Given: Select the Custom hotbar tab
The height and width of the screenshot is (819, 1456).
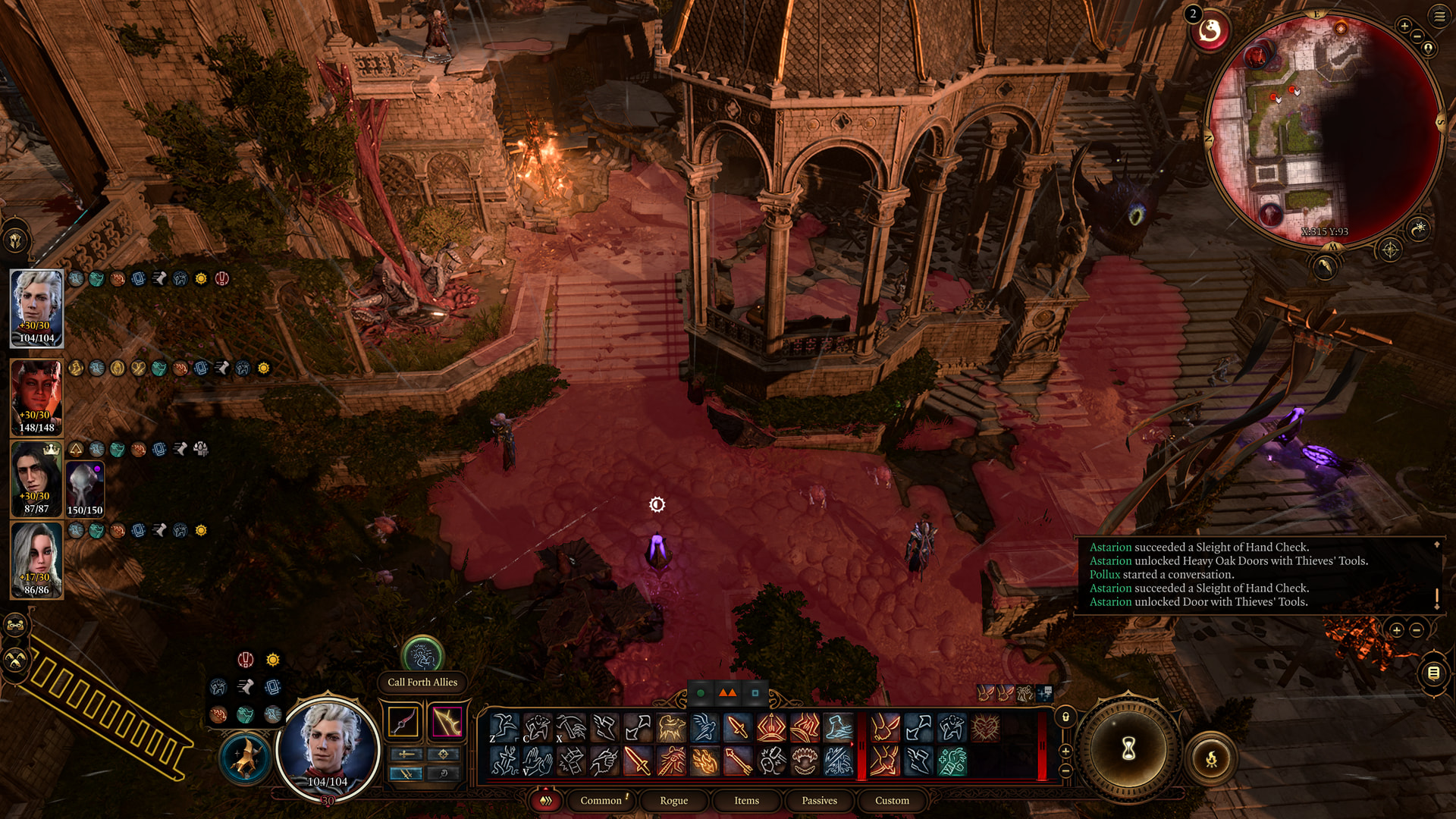Looking at the screenshot, I should 892,800.
